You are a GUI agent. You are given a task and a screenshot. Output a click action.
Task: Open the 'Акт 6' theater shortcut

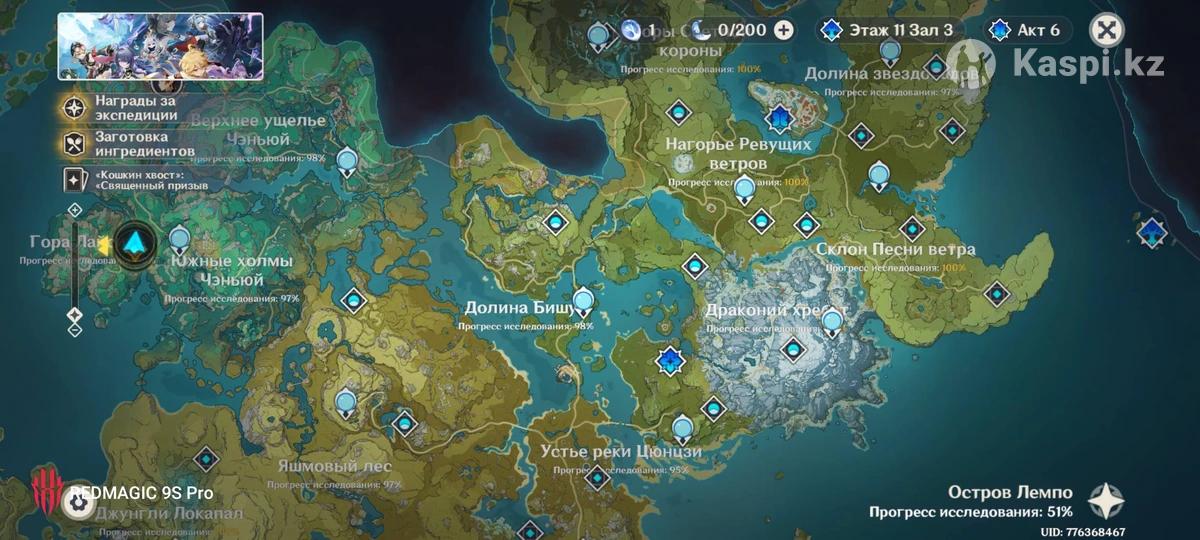coord(1025,29)
